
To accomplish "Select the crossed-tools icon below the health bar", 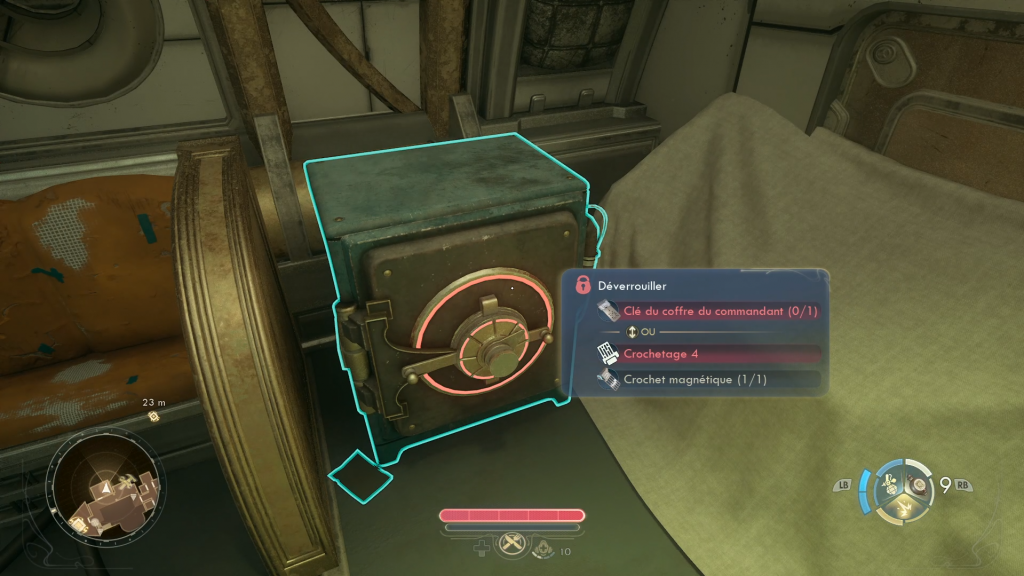I will tap(512, 543).
